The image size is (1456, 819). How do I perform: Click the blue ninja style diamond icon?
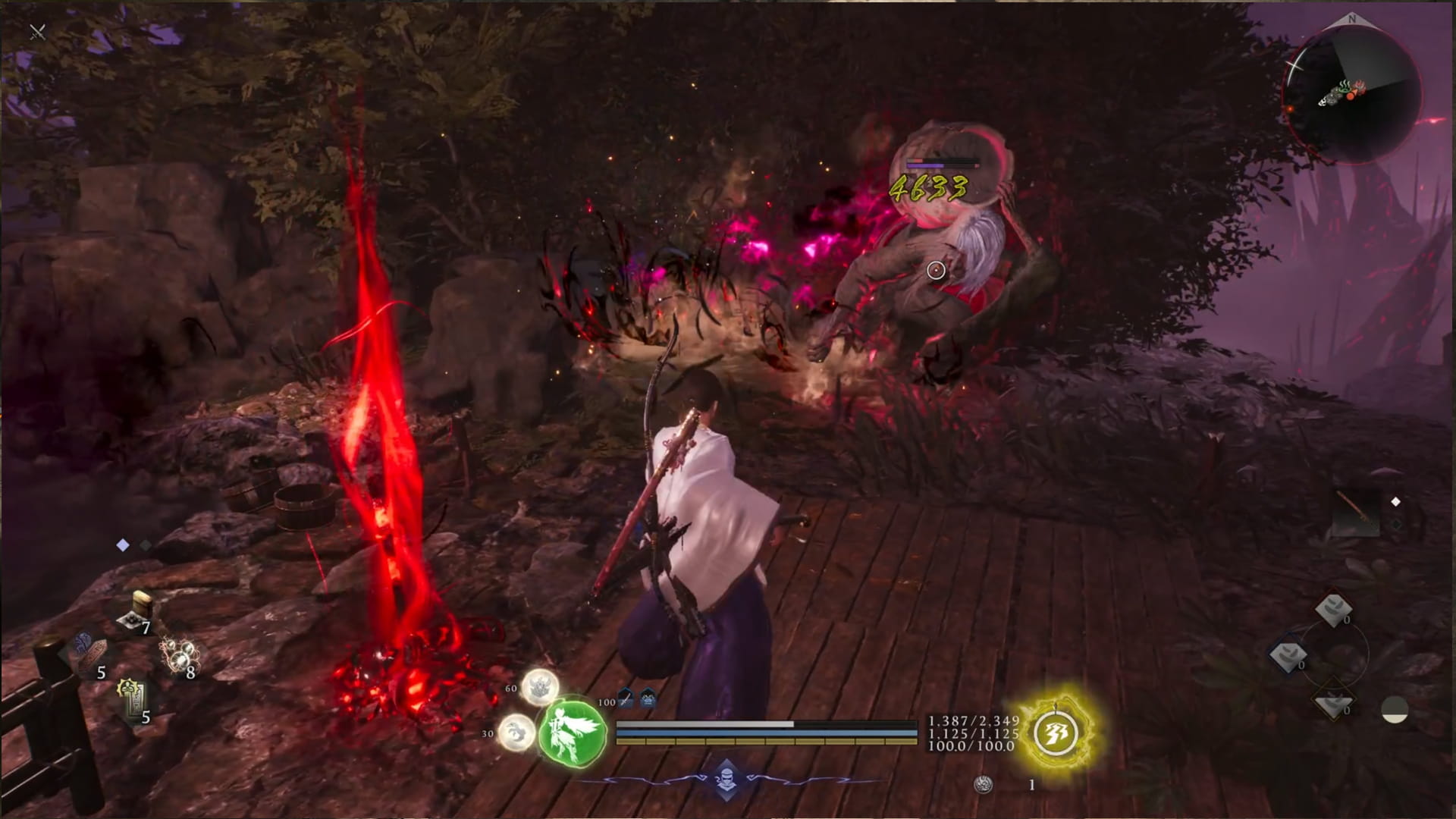pos(726,778)
